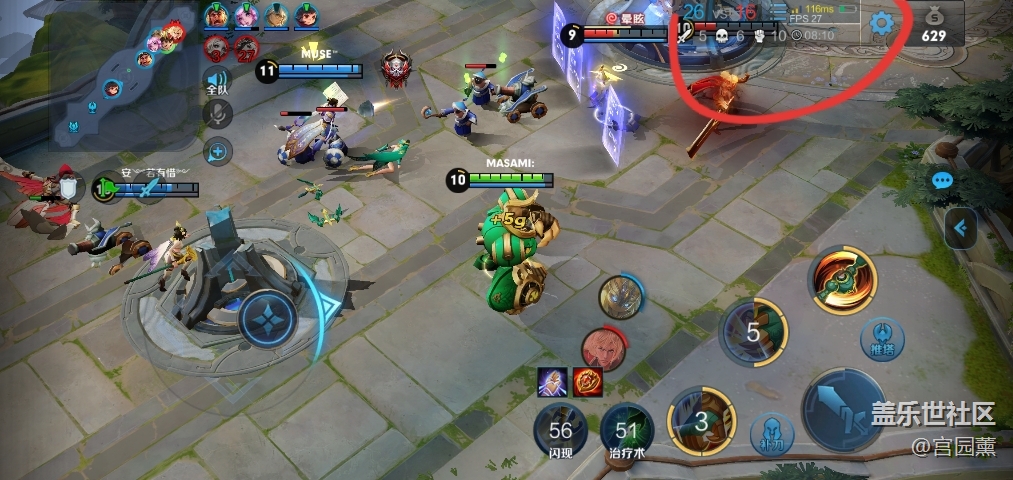Tap the 补刀 last-hit button
Screen dimensions: 1013x480
coord(771,434)
